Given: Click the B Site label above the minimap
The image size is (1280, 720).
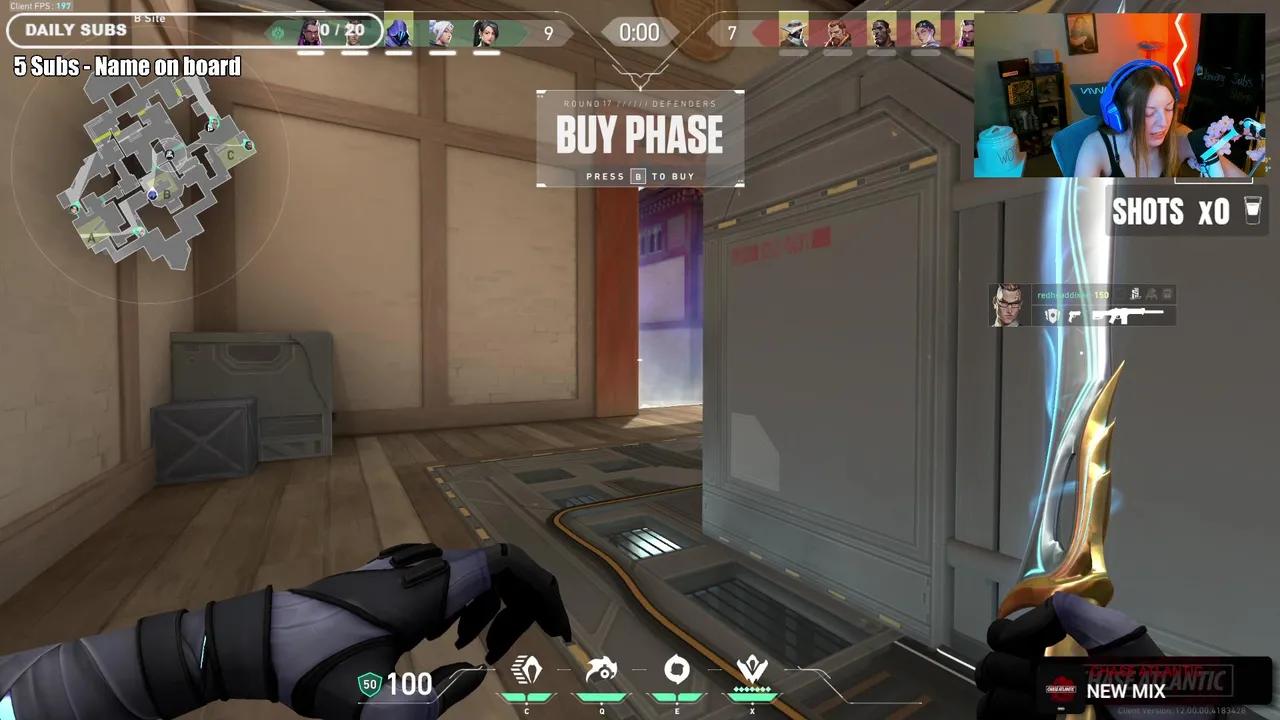Looking at the screenshot, I should pos(148,17).
